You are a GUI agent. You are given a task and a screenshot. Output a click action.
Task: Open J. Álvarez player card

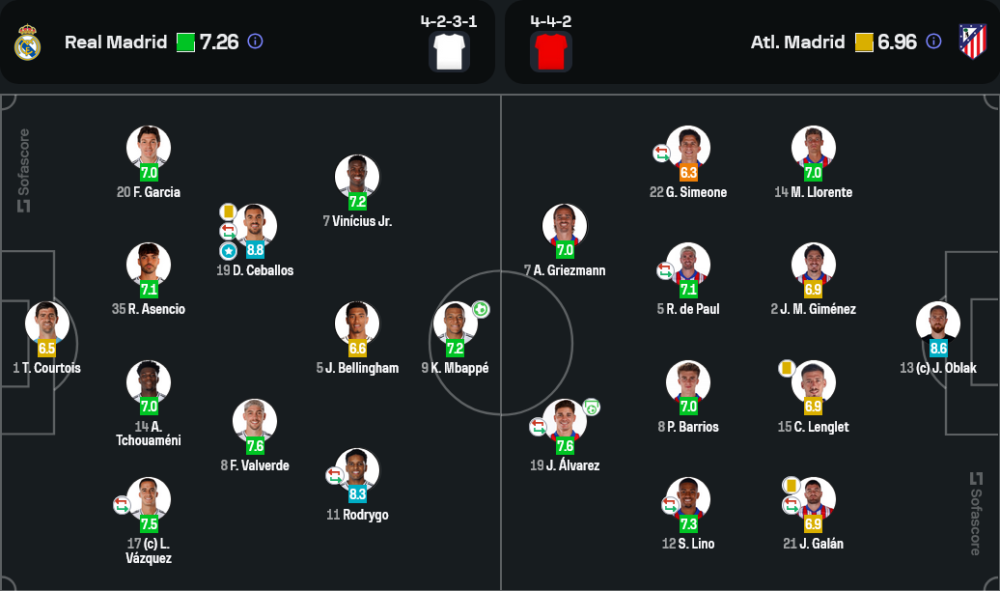[x=564, y=421]
